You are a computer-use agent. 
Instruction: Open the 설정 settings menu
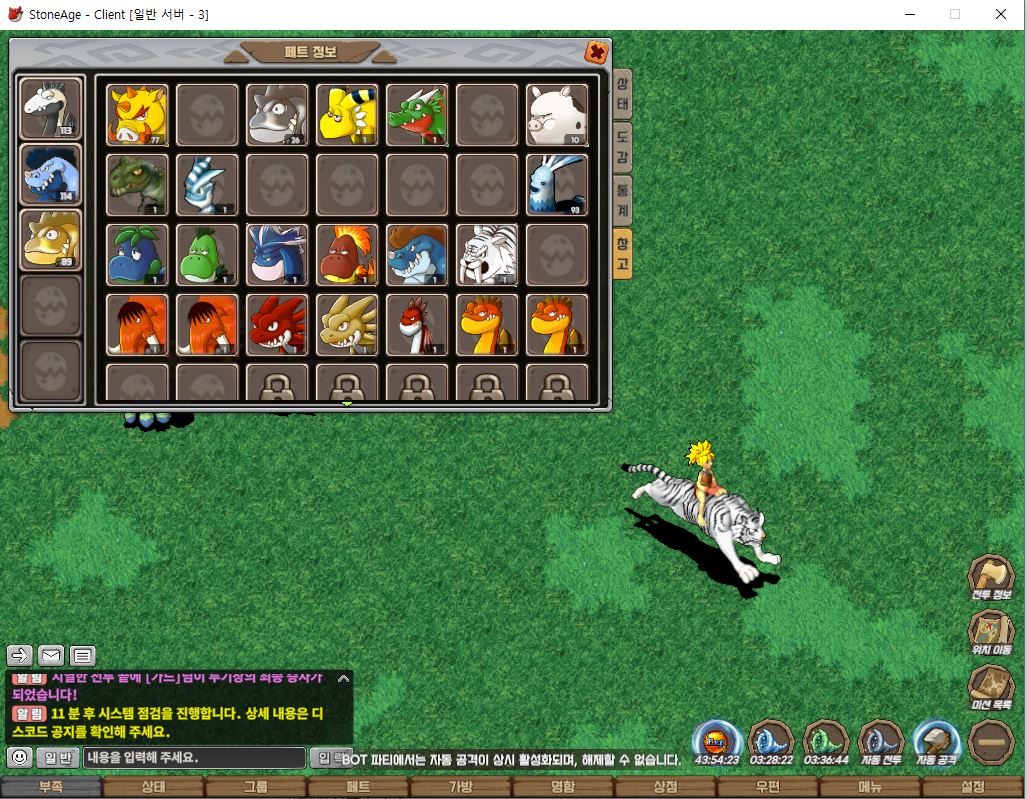(973, 788)
